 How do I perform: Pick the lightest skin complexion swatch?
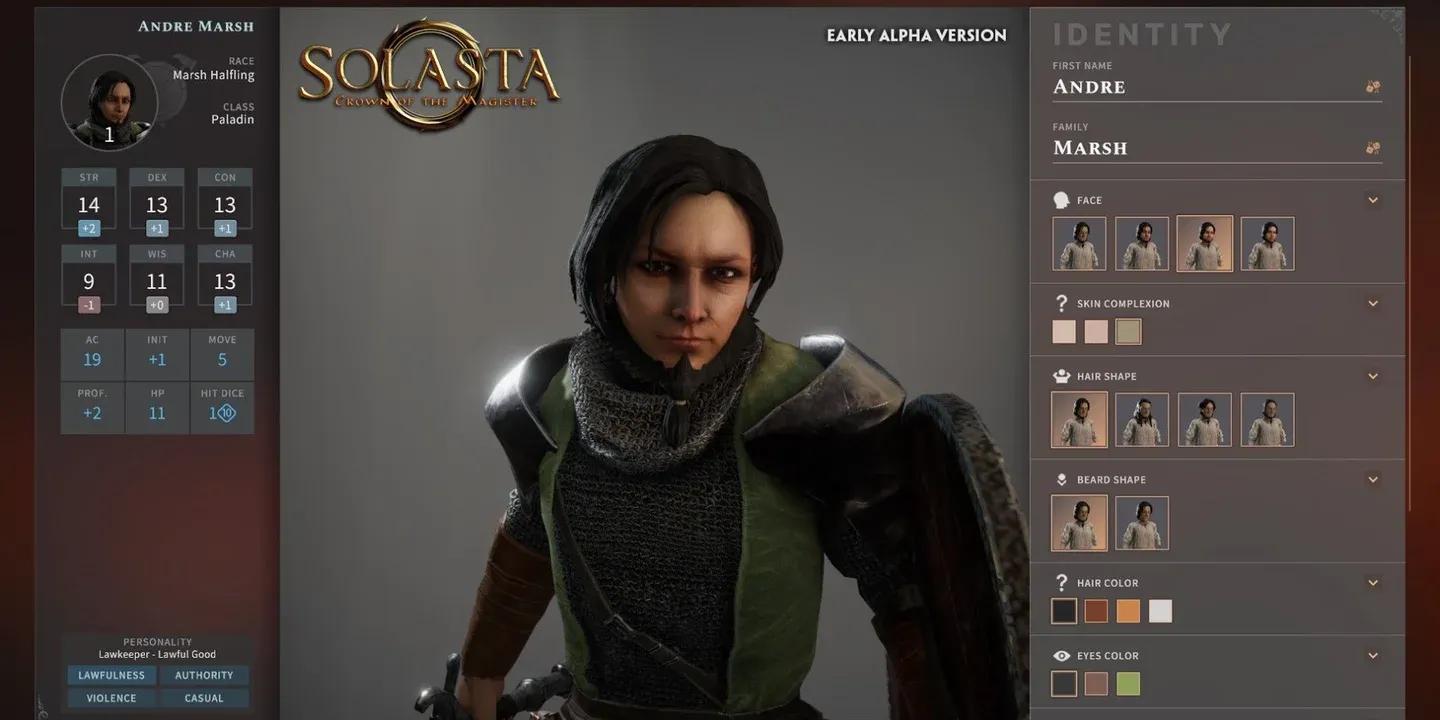point(1064,332)
